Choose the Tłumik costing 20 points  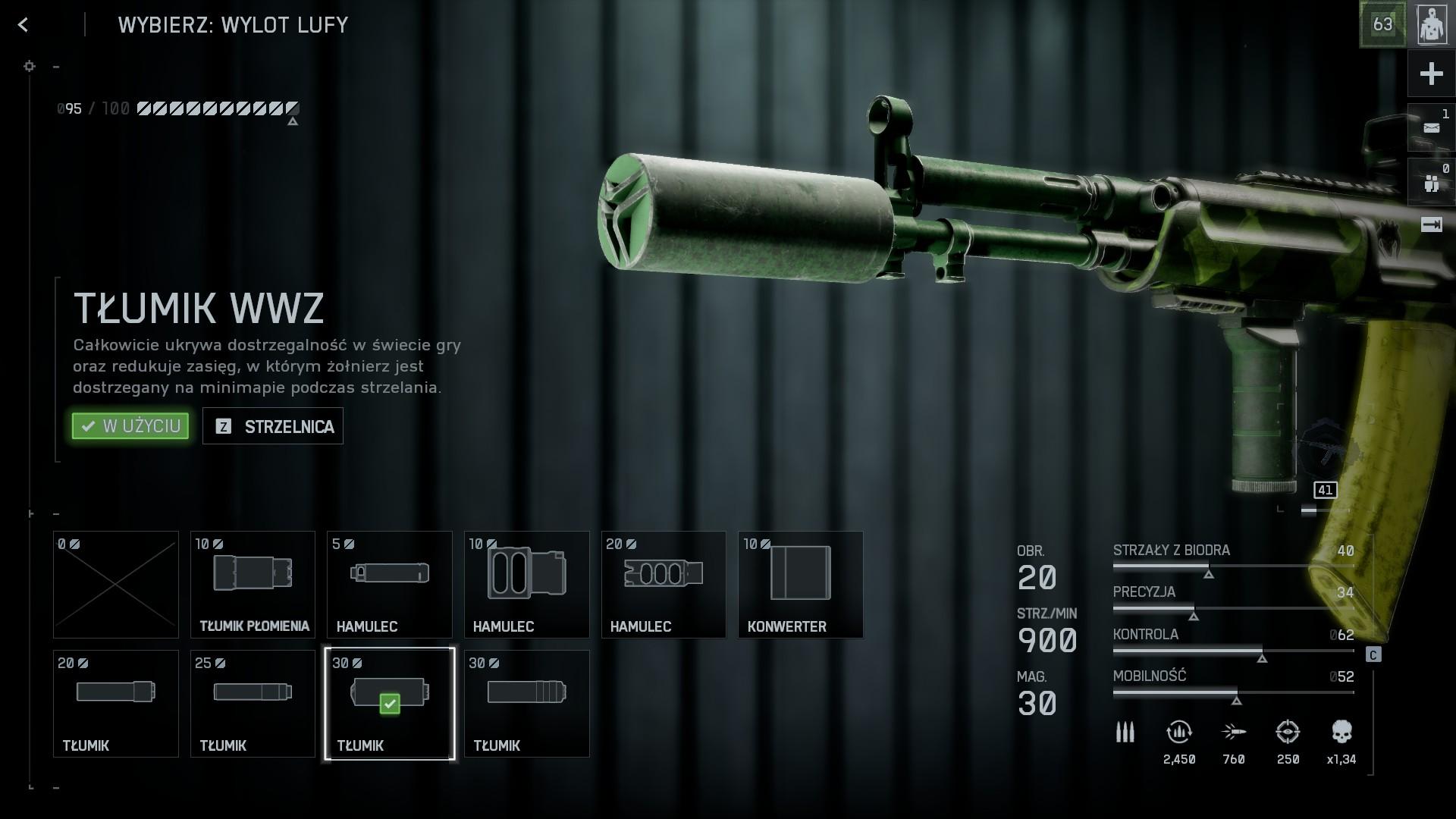pos(116,704)
